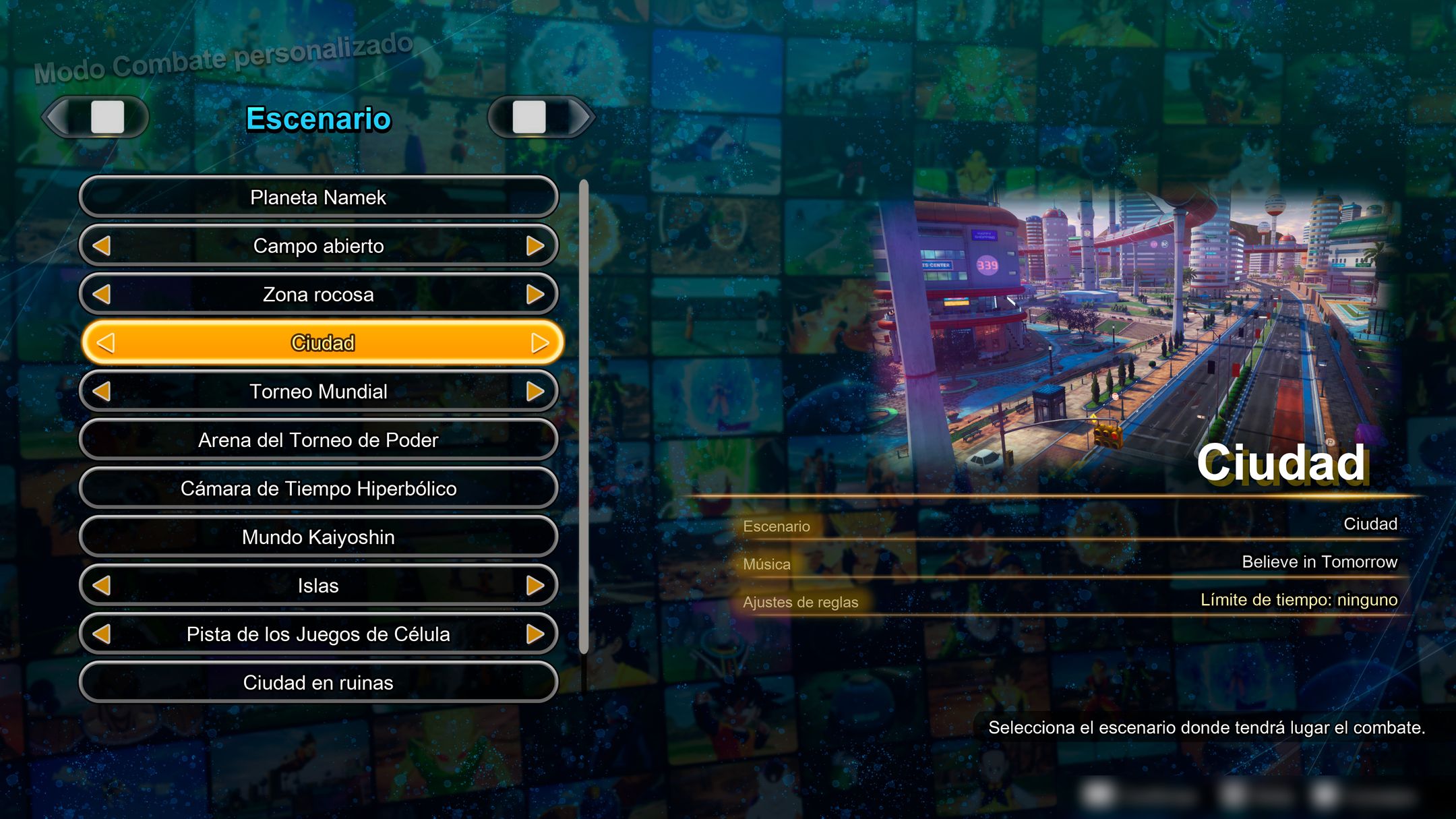Image resolution: width=1456 pixels, height=819 pixels.
Task: Select the Cámara de Tiempo Hiperbólico stage
Action: click(317, 488)
